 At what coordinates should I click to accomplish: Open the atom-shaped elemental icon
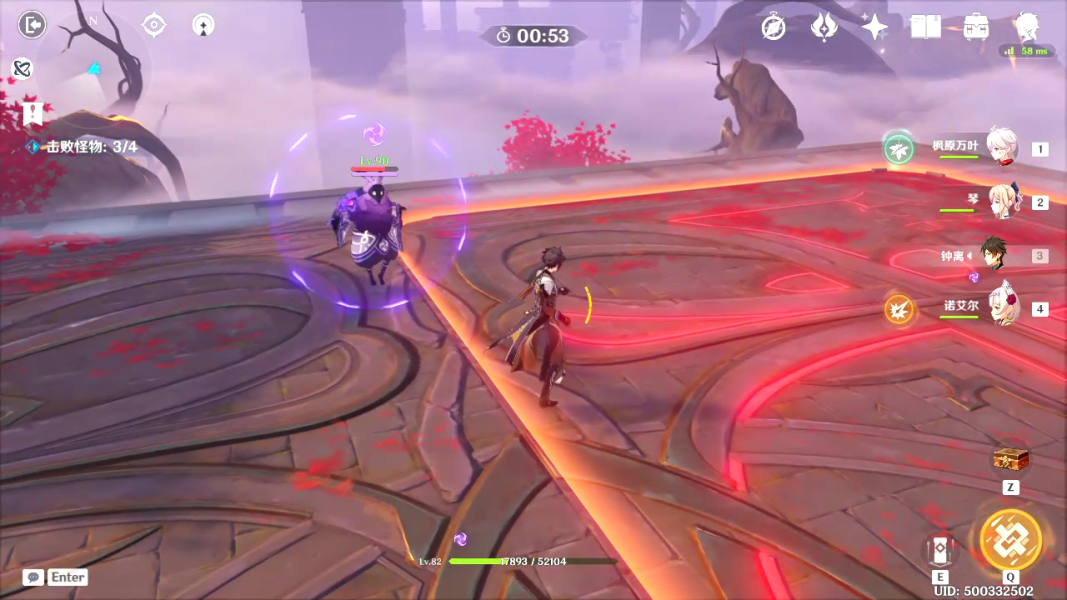[22, 68]
